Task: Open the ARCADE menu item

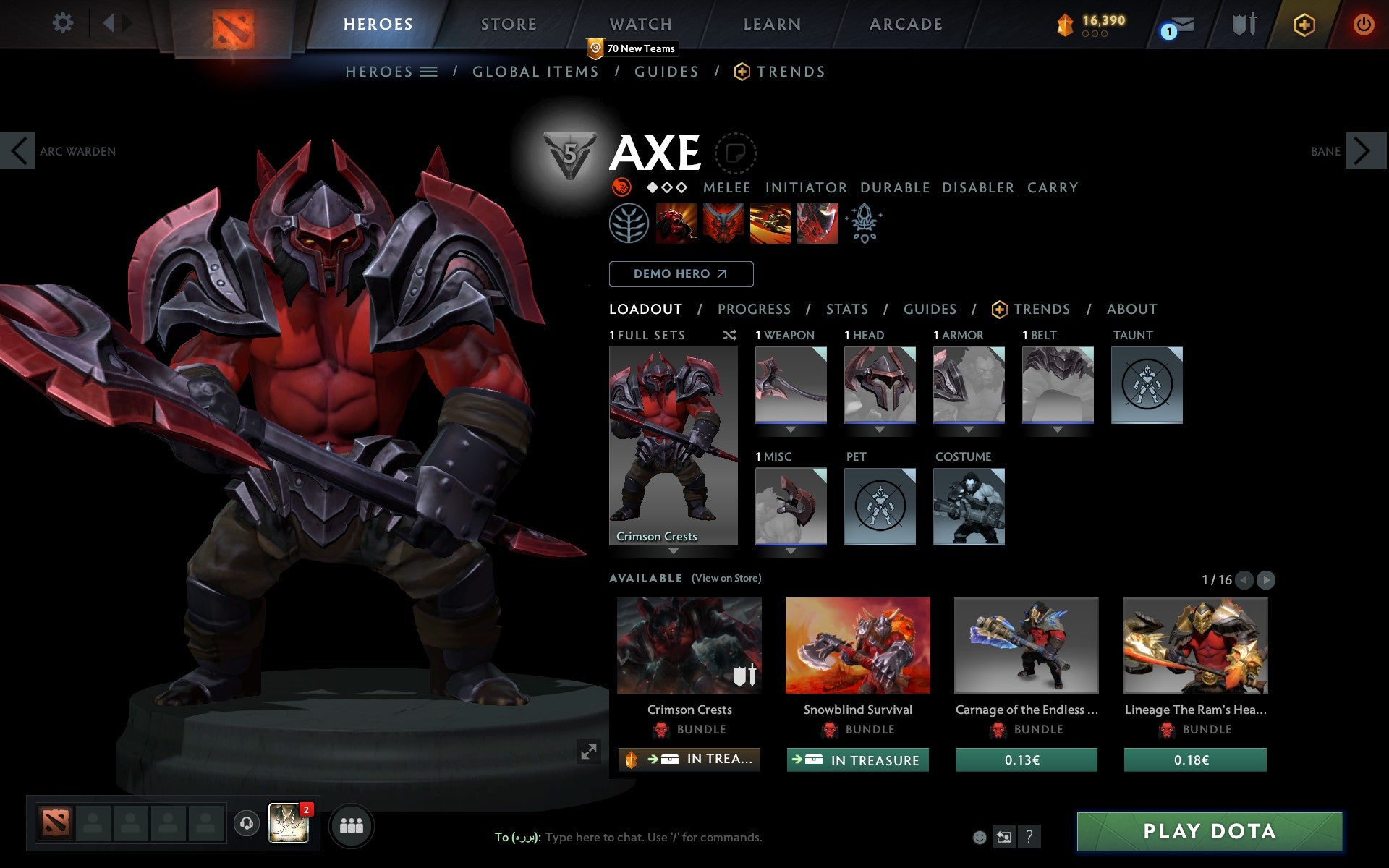Action: click(x=905, y=24)
